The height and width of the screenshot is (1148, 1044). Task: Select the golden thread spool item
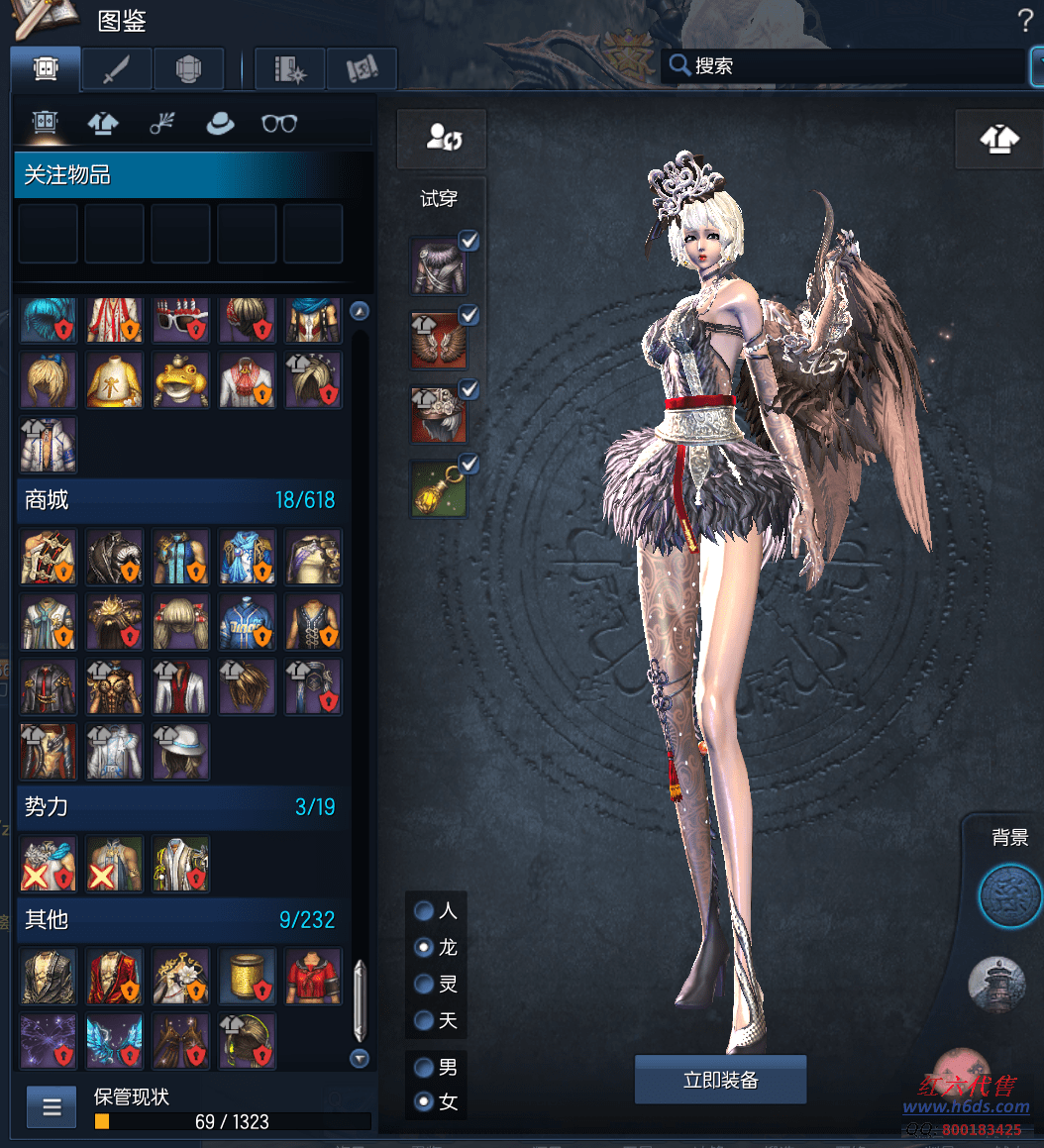pos(247,977)
